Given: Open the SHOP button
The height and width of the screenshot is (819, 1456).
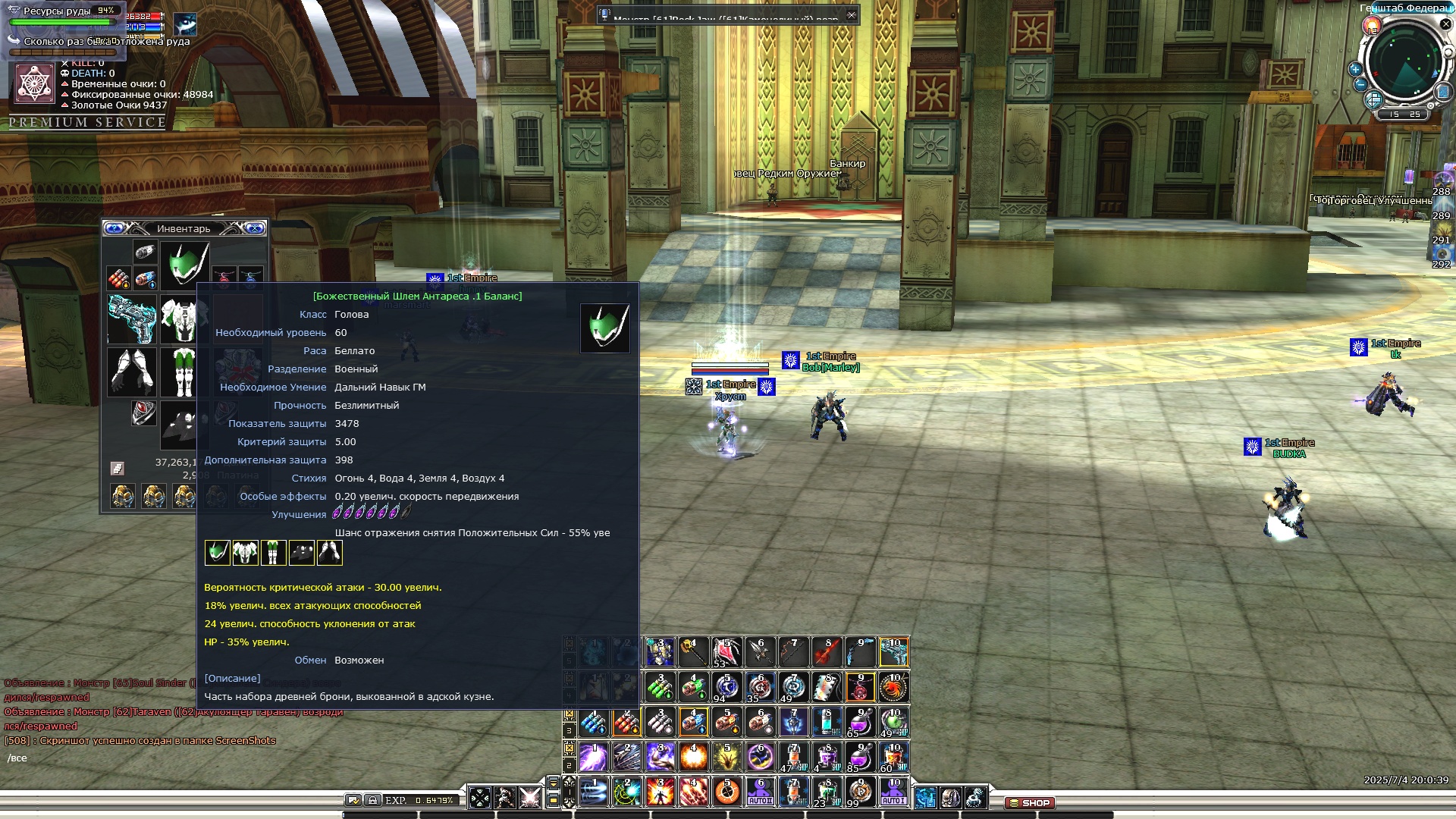Looking at the screenshot, I should [1030, 802].
